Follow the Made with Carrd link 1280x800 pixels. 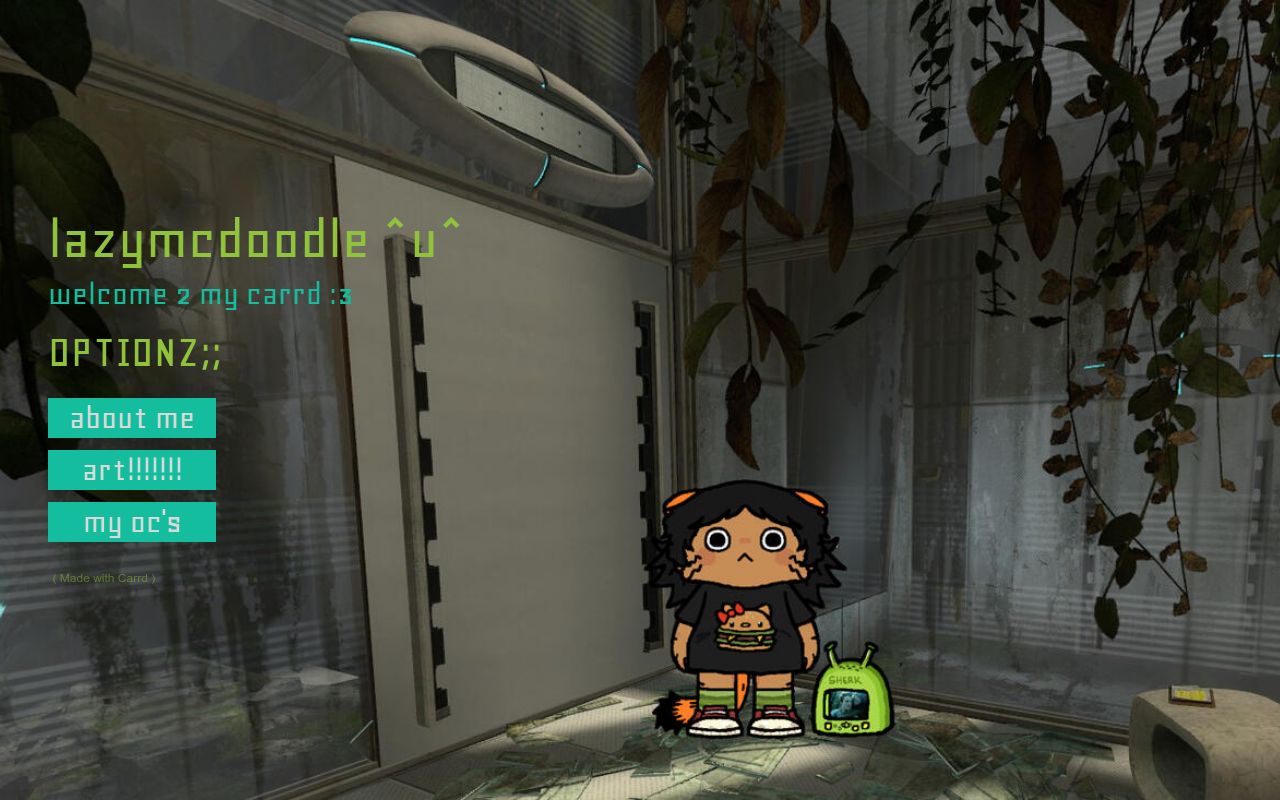click(104, 578)
